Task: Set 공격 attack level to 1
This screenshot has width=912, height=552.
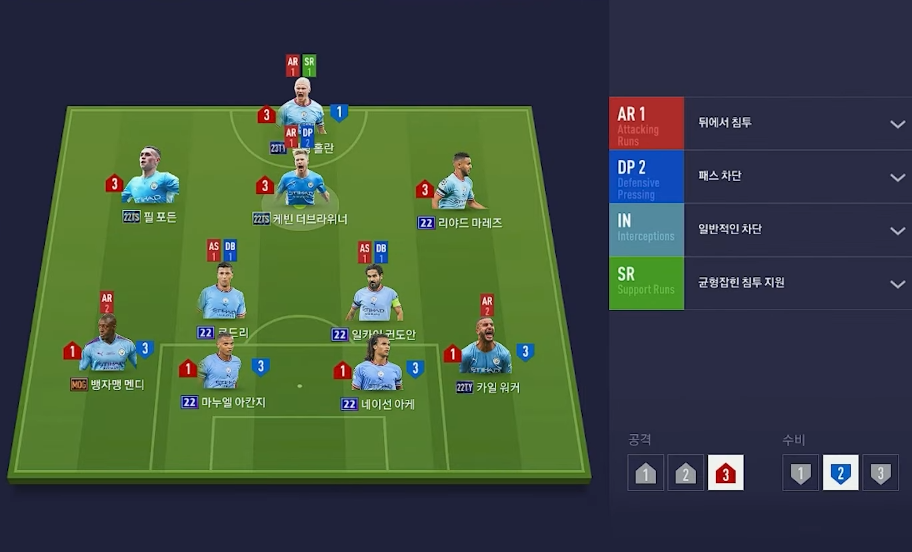Action: click(646, 473)
